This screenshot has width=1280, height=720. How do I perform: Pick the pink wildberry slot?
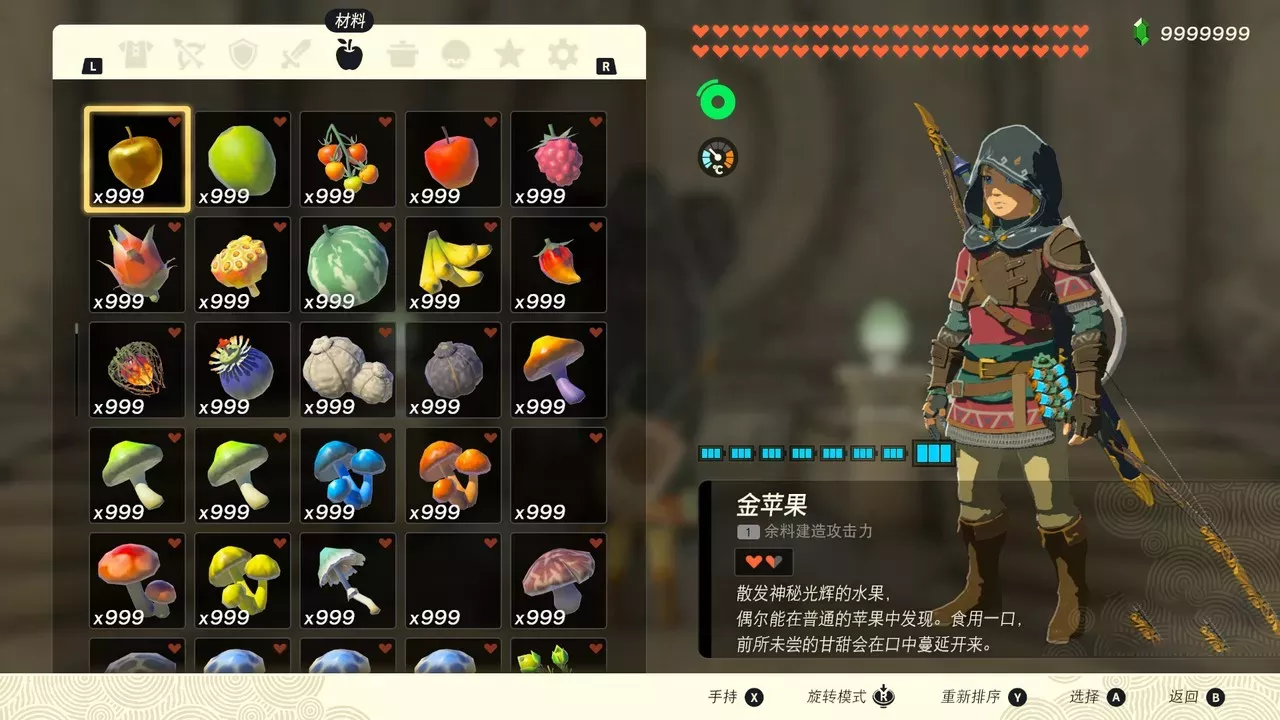(x=559, y=159)
